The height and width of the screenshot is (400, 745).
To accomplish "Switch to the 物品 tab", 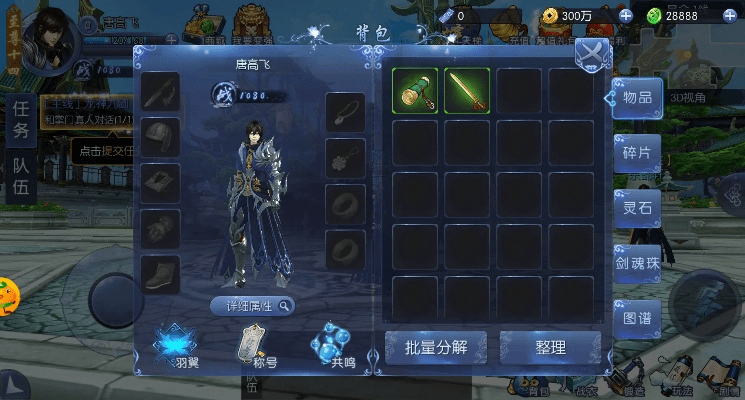I will [637, 98].
